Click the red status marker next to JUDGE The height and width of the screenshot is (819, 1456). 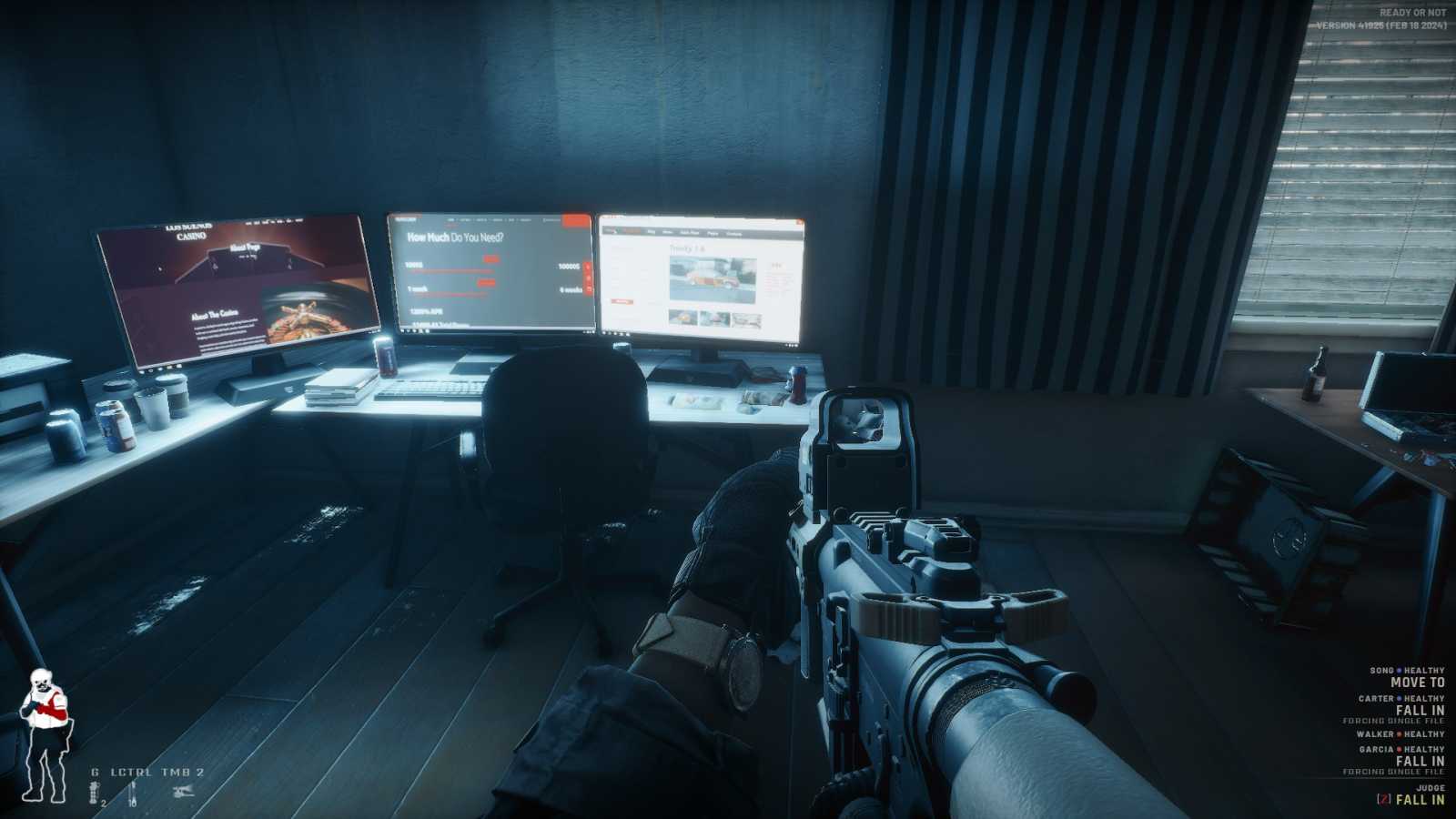1385,798
